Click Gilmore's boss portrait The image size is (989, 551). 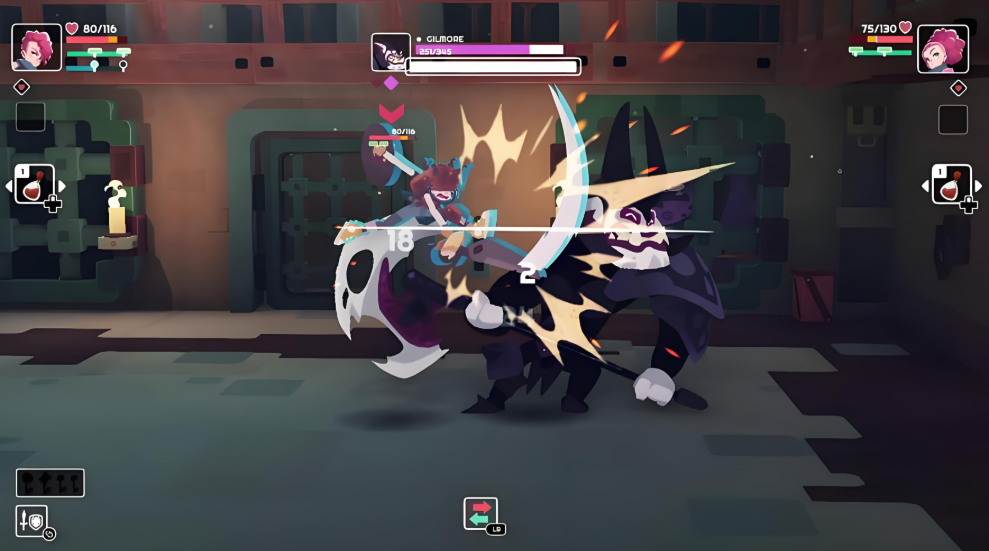pos(389,52)
